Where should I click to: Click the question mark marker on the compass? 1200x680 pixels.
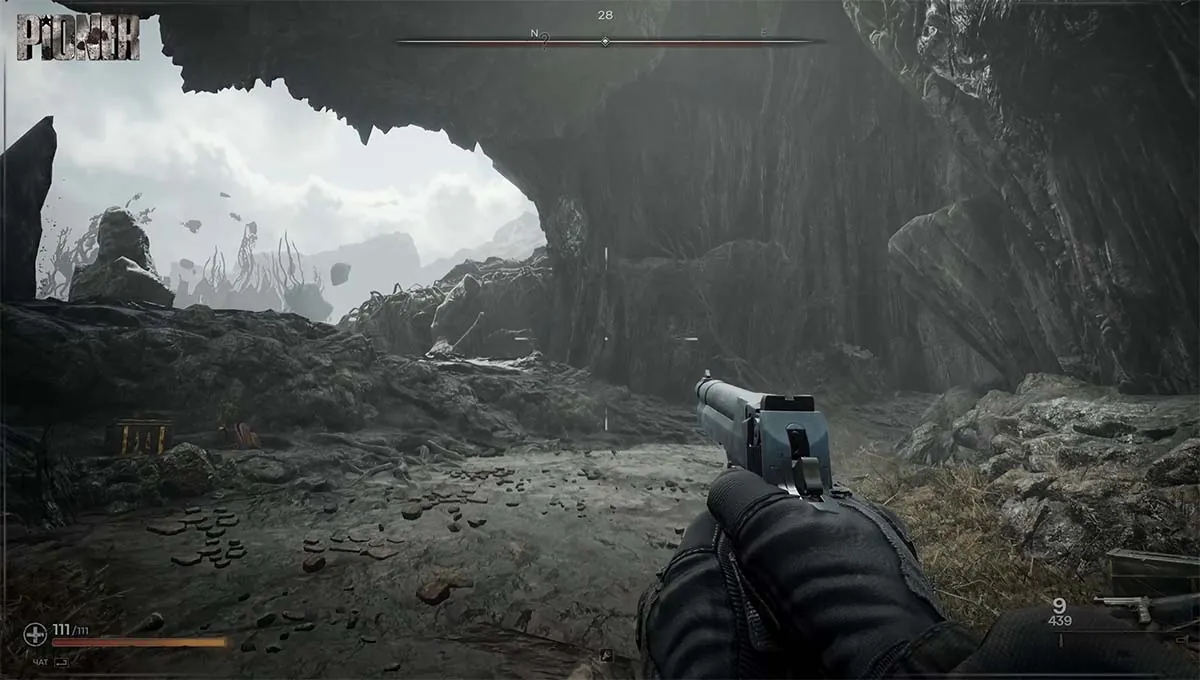(544, 42)
